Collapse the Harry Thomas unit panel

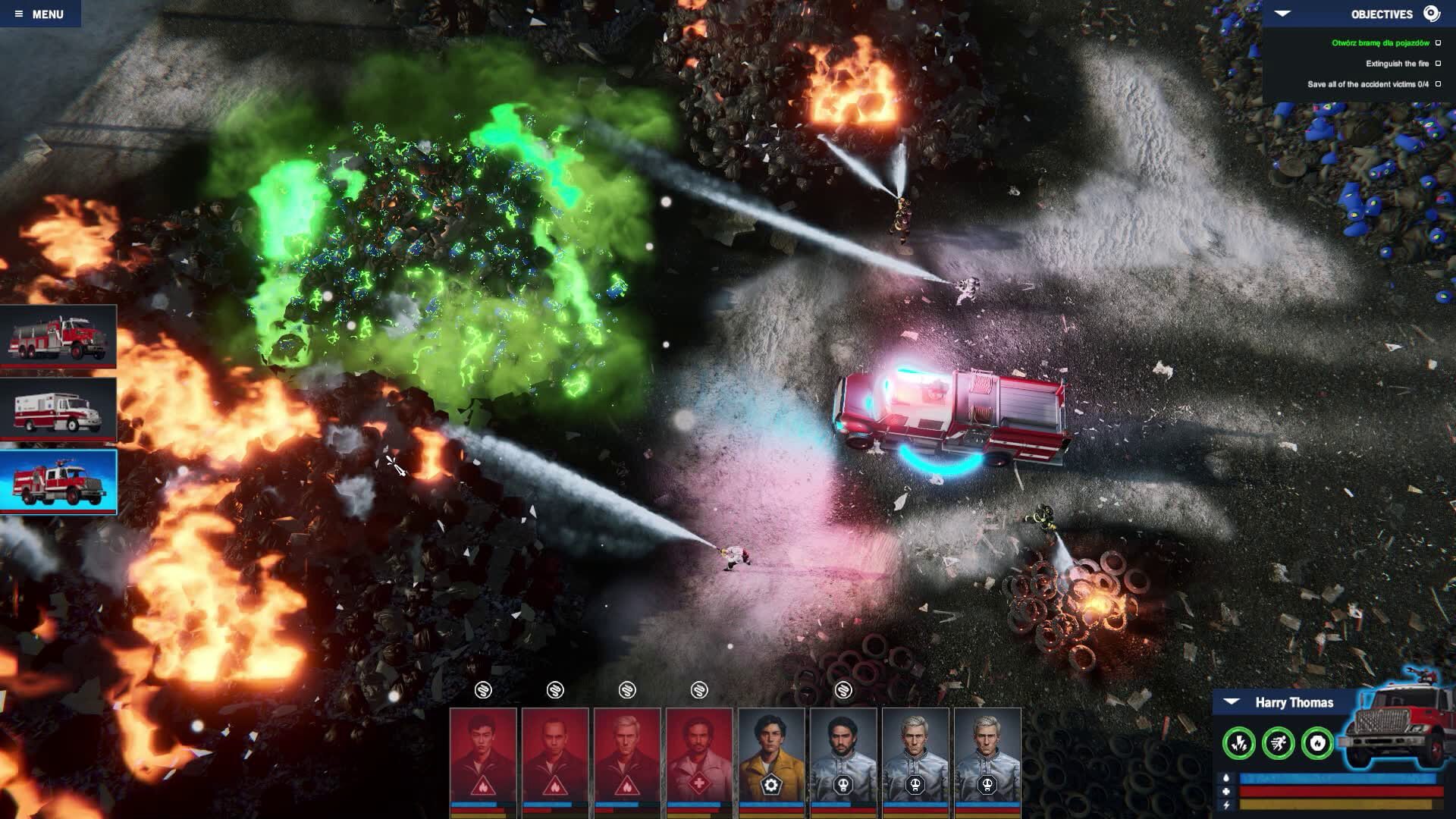click(1230, 702)
